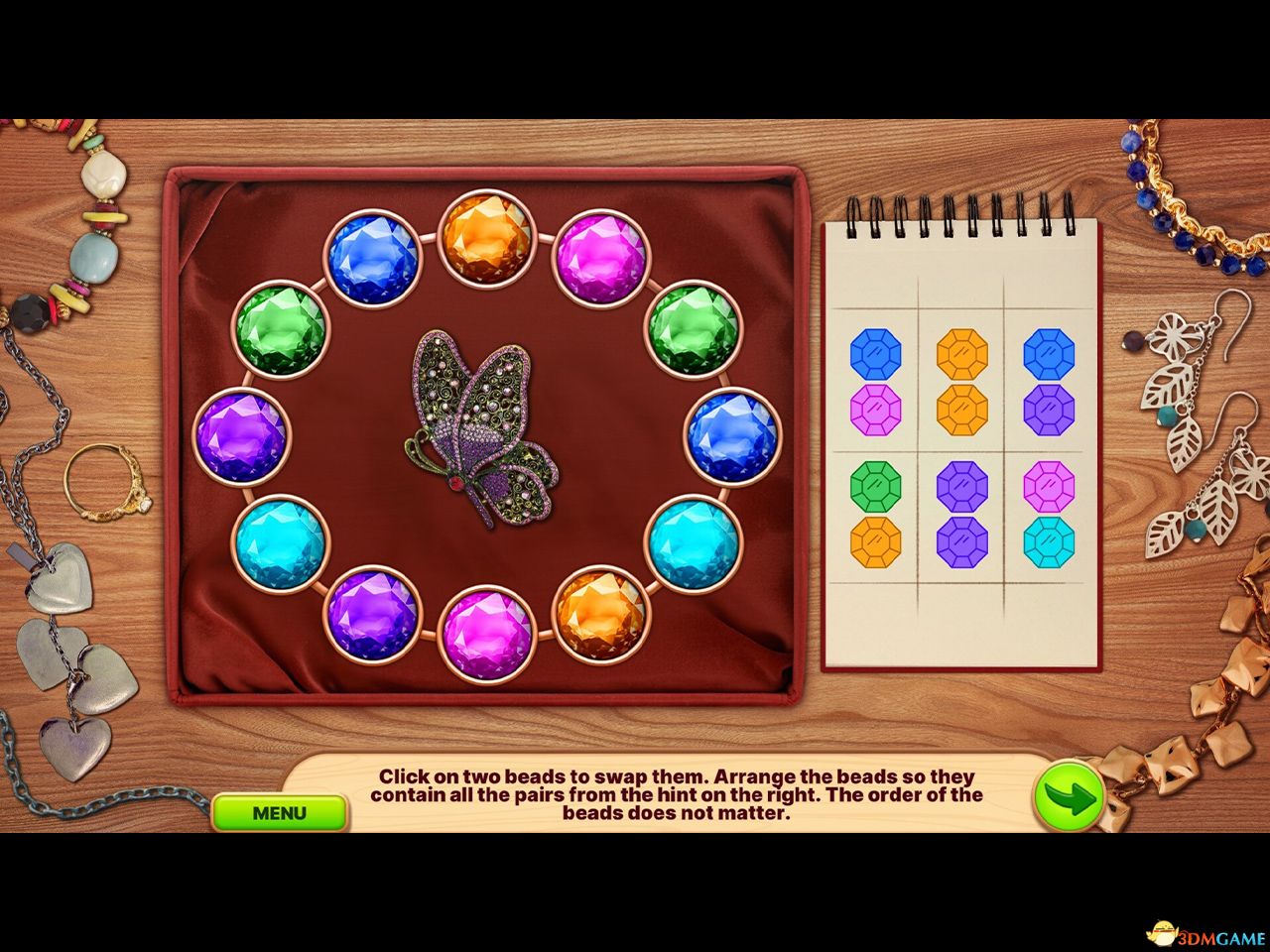Click the cyan bead on the right
The height and width of the screenshot is (952, 1270).
692,540
